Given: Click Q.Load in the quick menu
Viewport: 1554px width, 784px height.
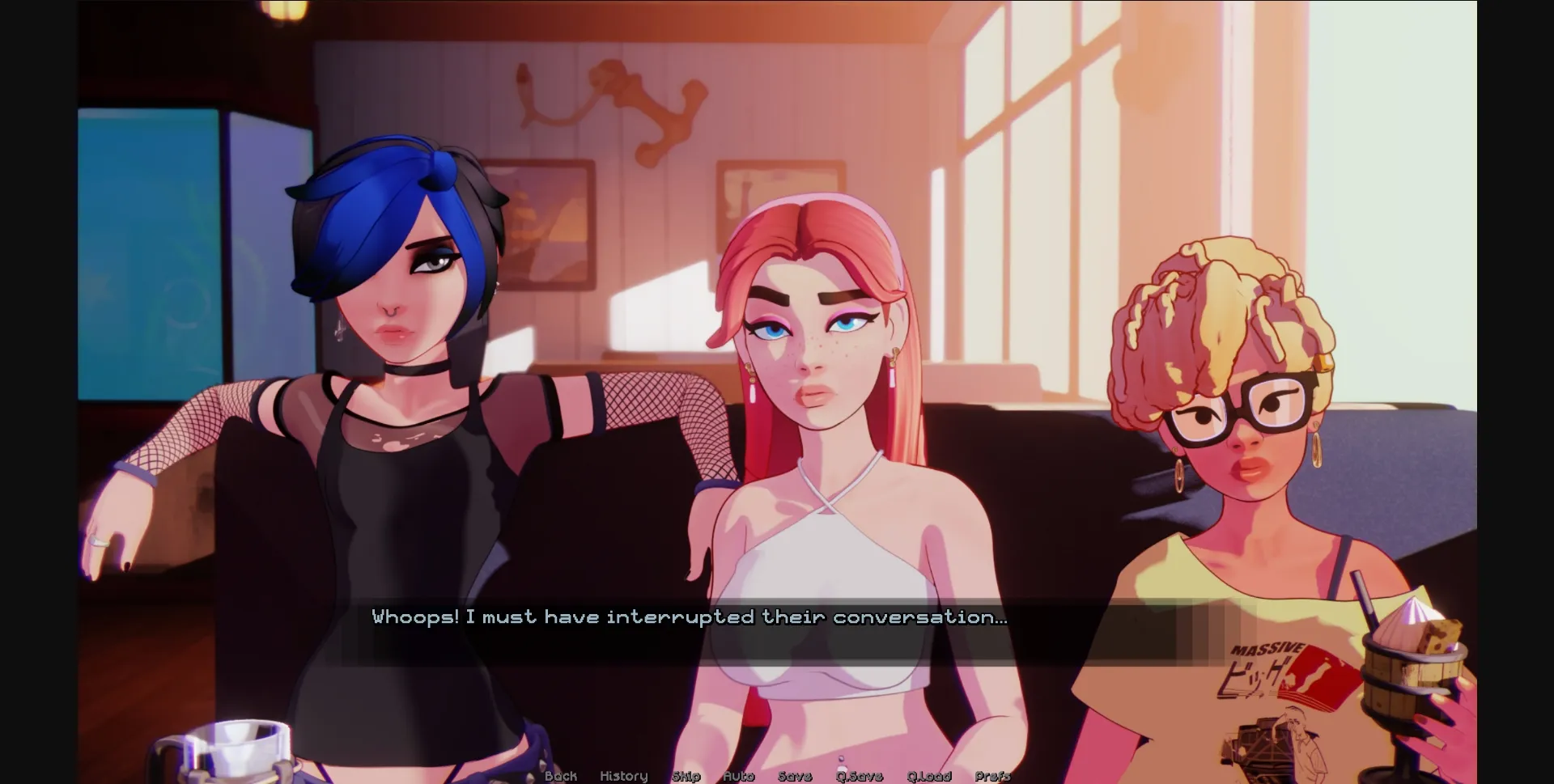Looking at the screenshot, I should (931, 775).
